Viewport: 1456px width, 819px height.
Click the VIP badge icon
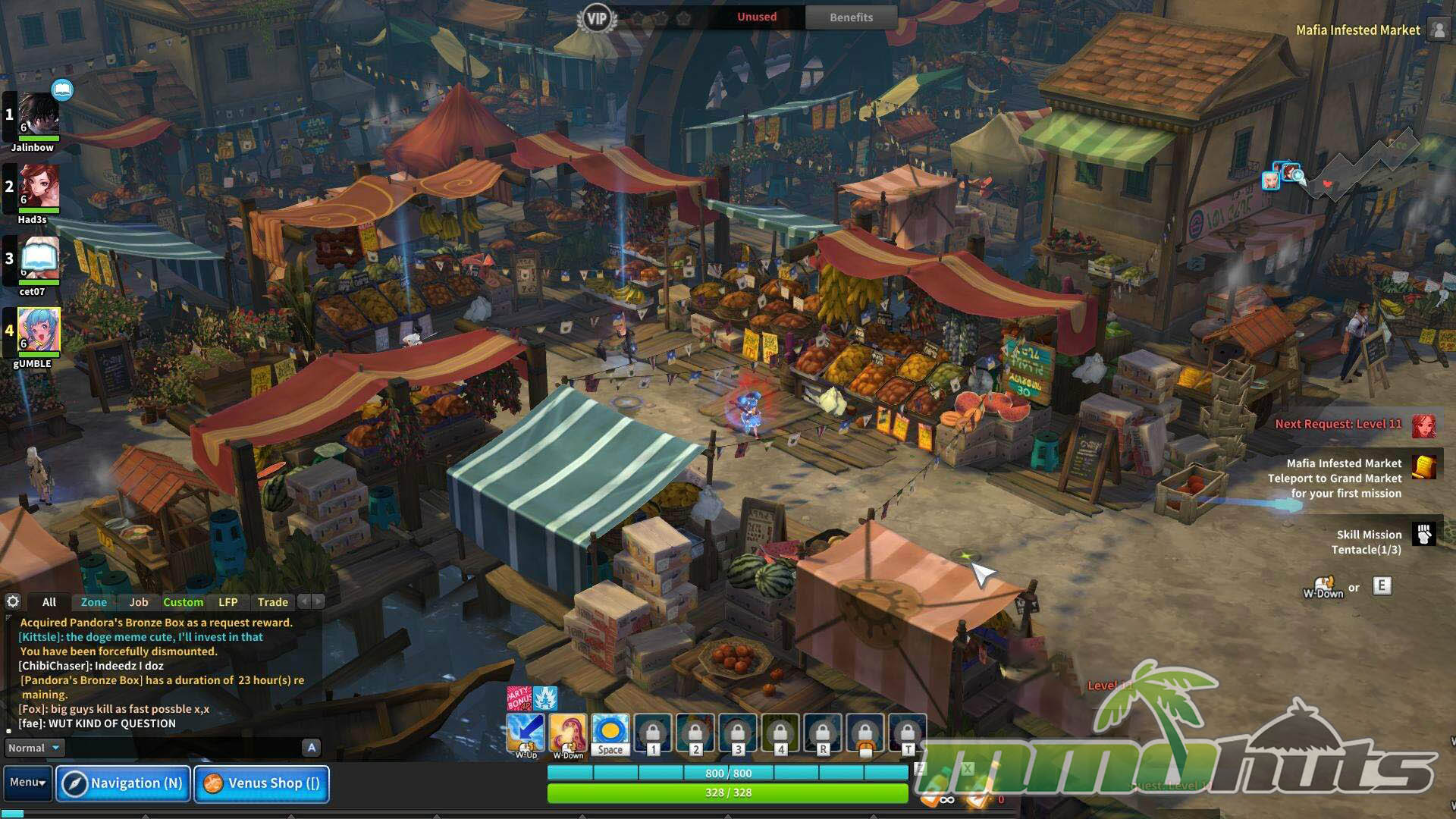[x=597, y=18]
